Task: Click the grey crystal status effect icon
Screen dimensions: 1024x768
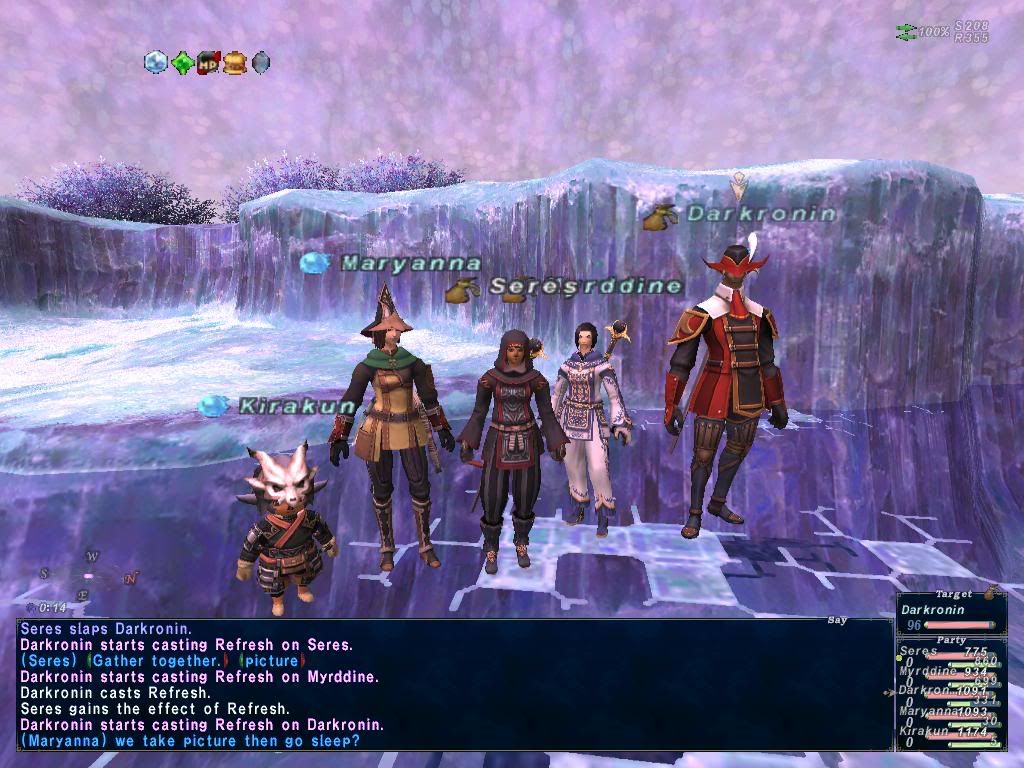Action: [x=260, y=63]
